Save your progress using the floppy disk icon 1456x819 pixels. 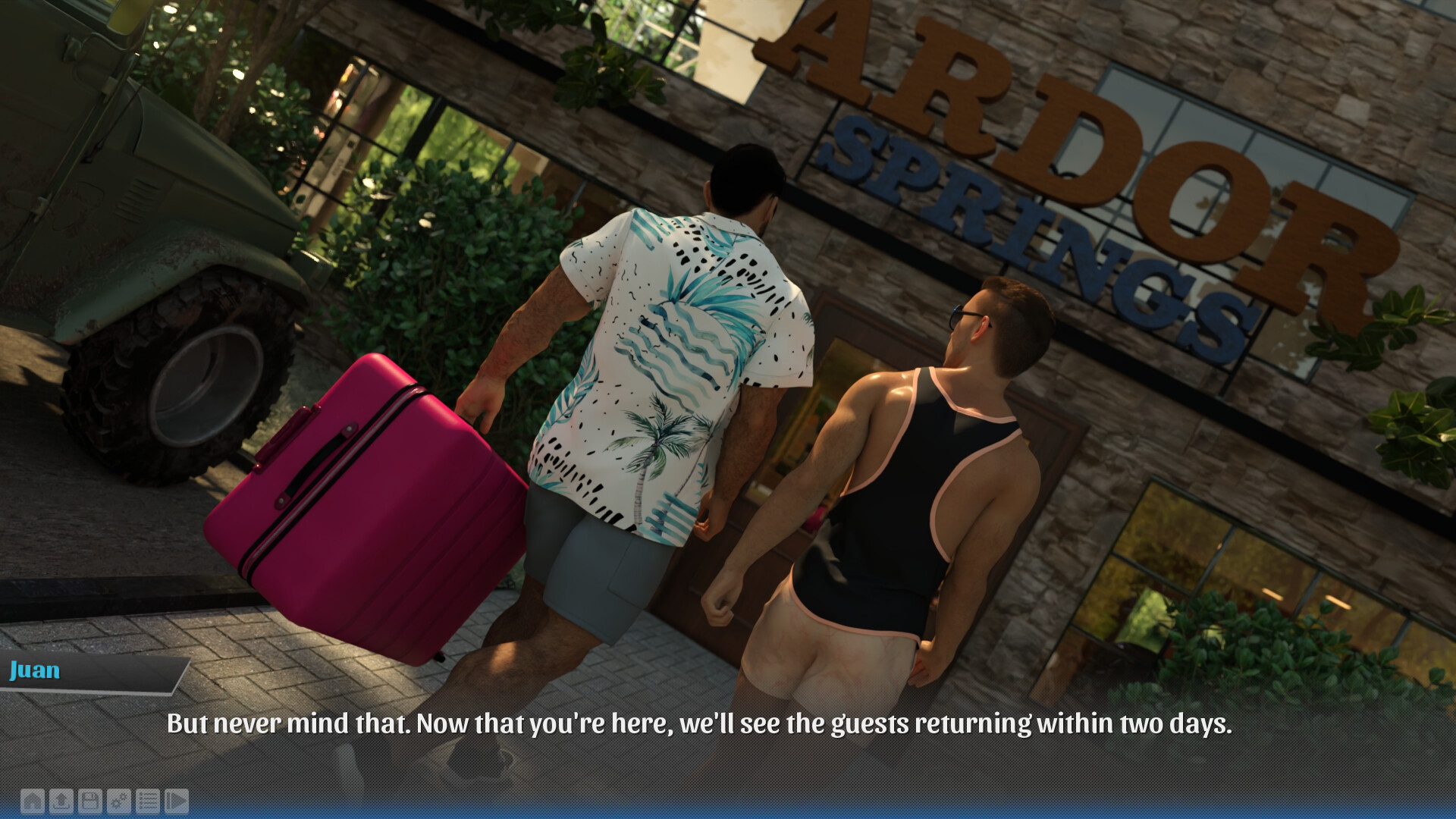tap(89, 801)
